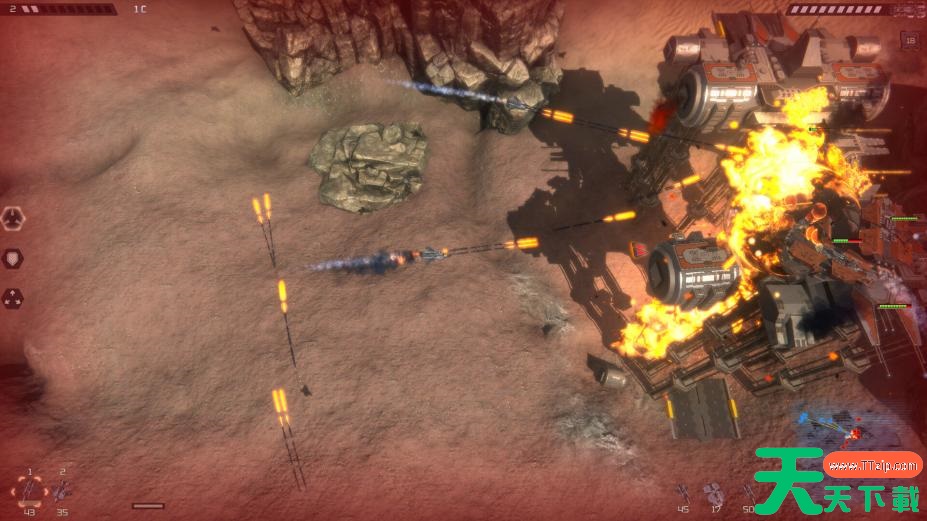927x521 pixels.
Task: Switch to weapon slot 2 with 35 ammo
Action: coord(62,490)
